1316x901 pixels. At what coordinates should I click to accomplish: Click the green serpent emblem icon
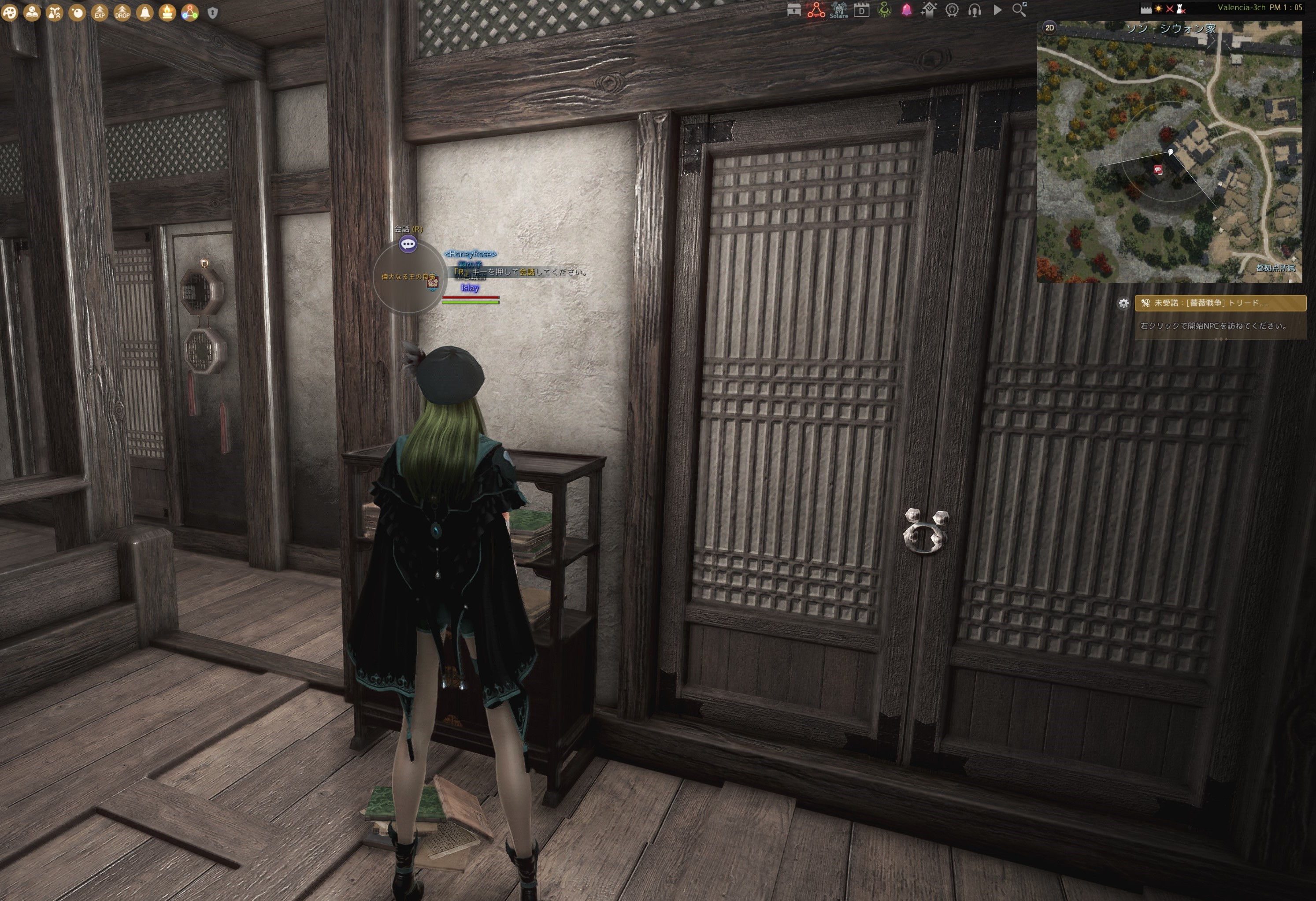[884, 10]
